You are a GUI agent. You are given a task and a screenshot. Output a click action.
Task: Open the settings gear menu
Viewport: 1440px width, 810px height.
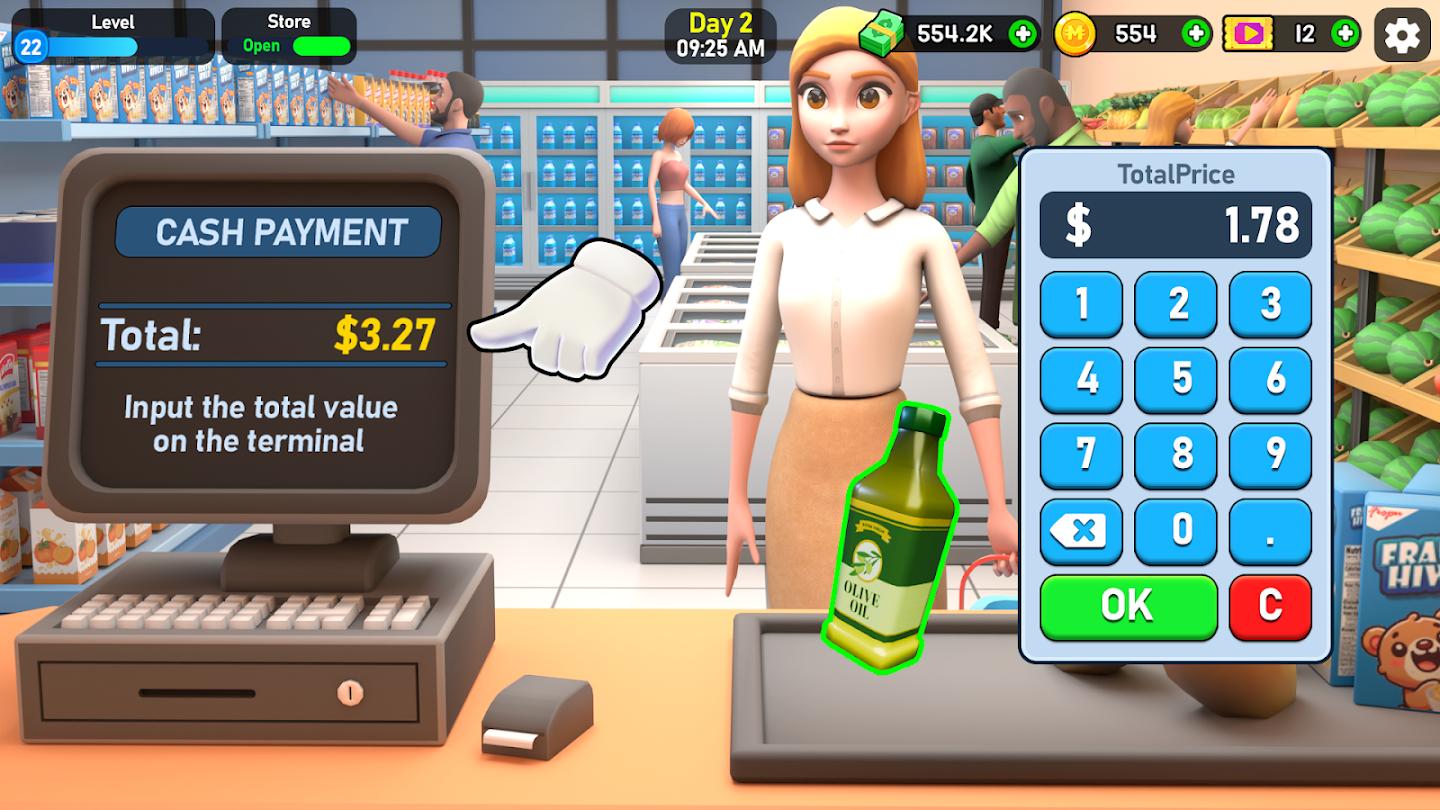(1402, 35)
